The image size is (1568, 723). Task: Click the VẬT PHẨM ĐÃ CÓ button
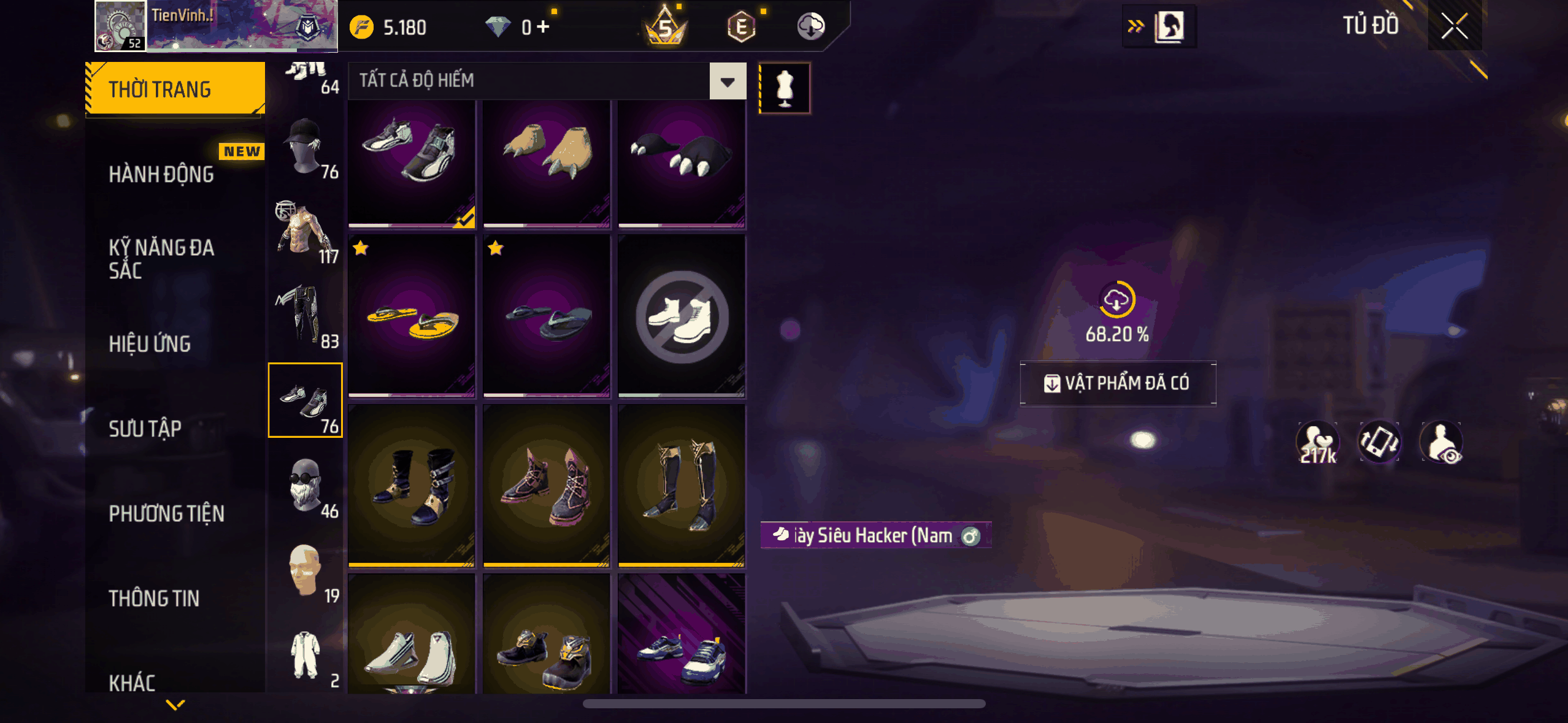[1117, 383]
